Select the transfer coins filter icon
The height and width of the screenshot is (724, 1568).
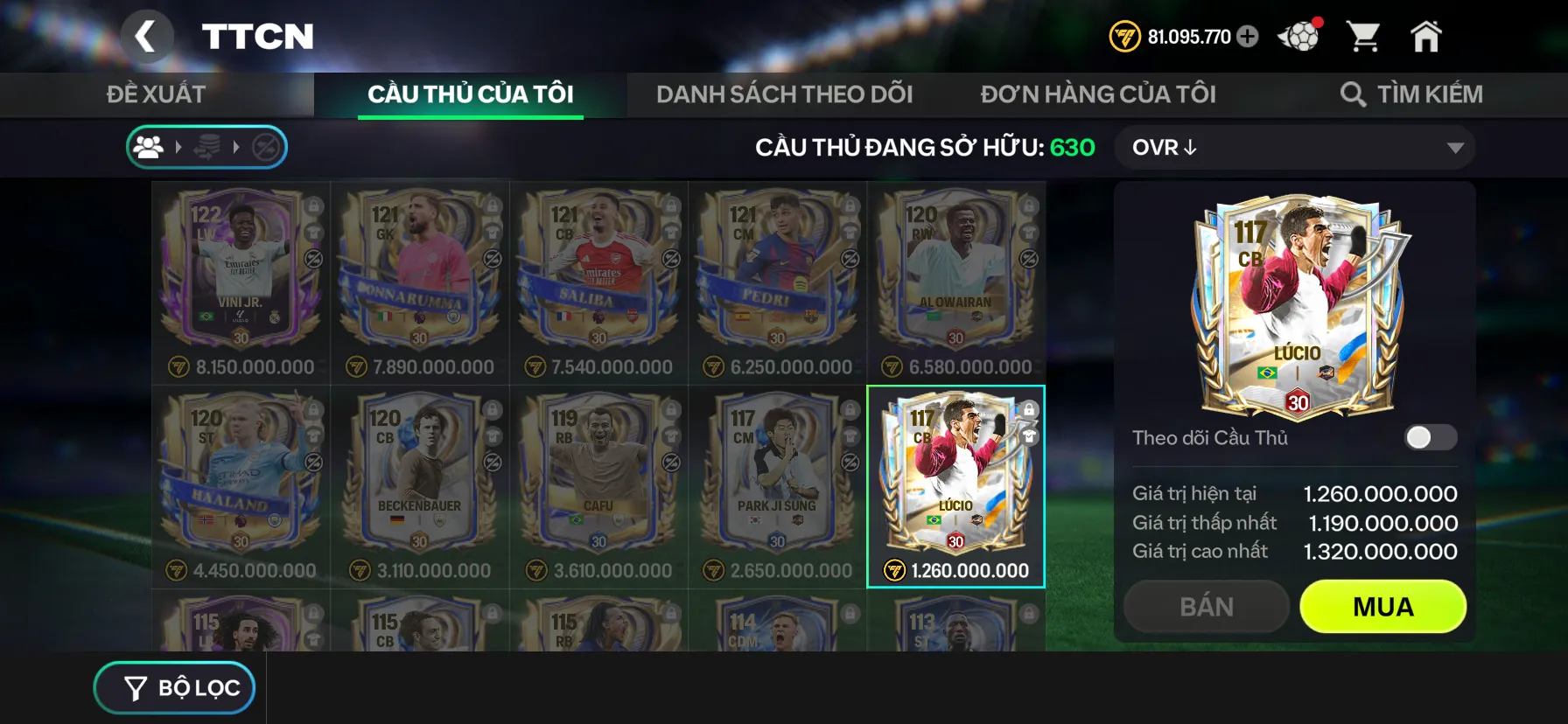click(209, 147)
